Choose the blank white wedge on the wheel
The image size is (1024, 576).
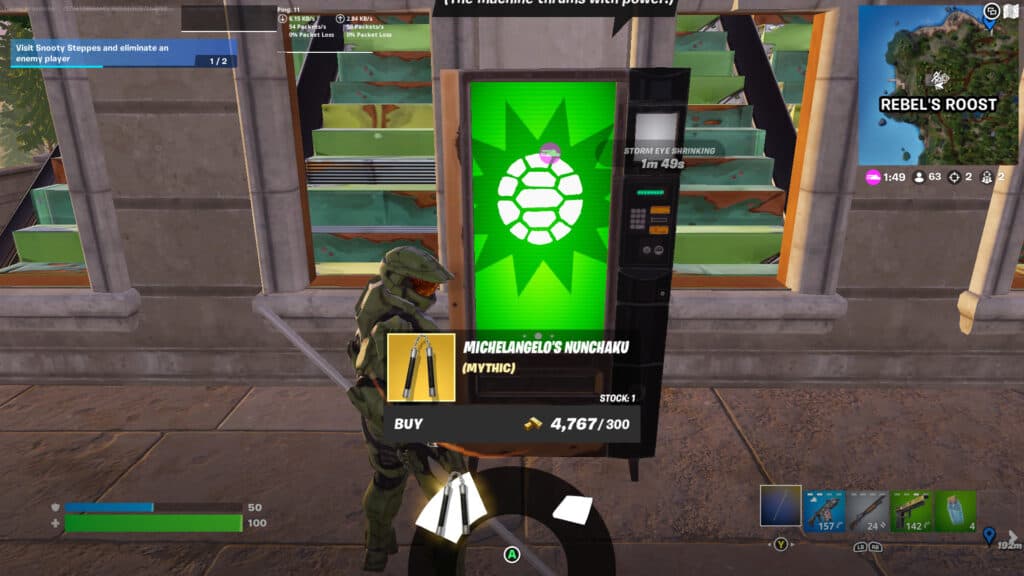pyautogui.click(x=573, y=509)
